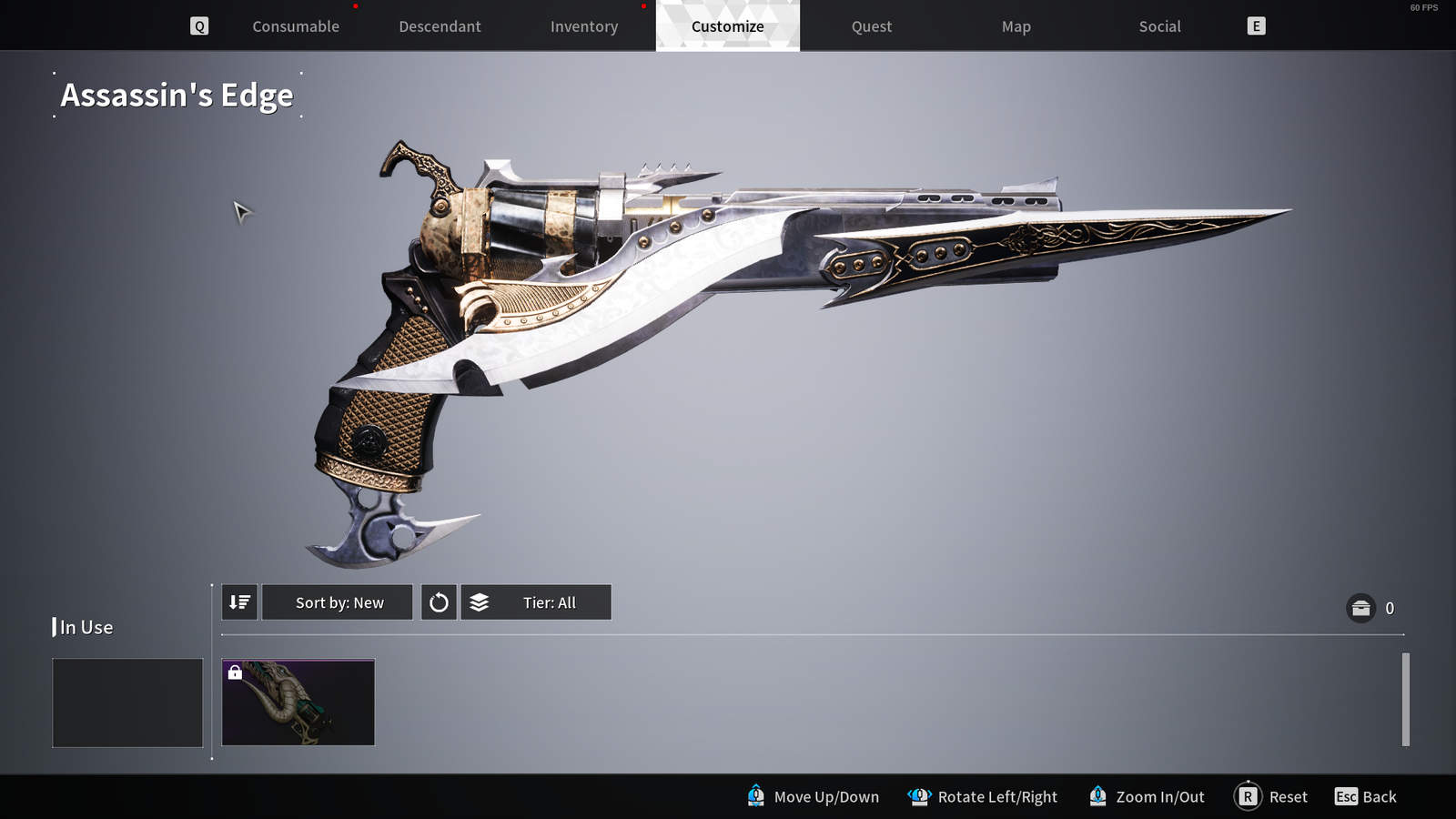1456x819 pixels.
Task: Open the Sort by: New dropdown
Action: (337, 602)
